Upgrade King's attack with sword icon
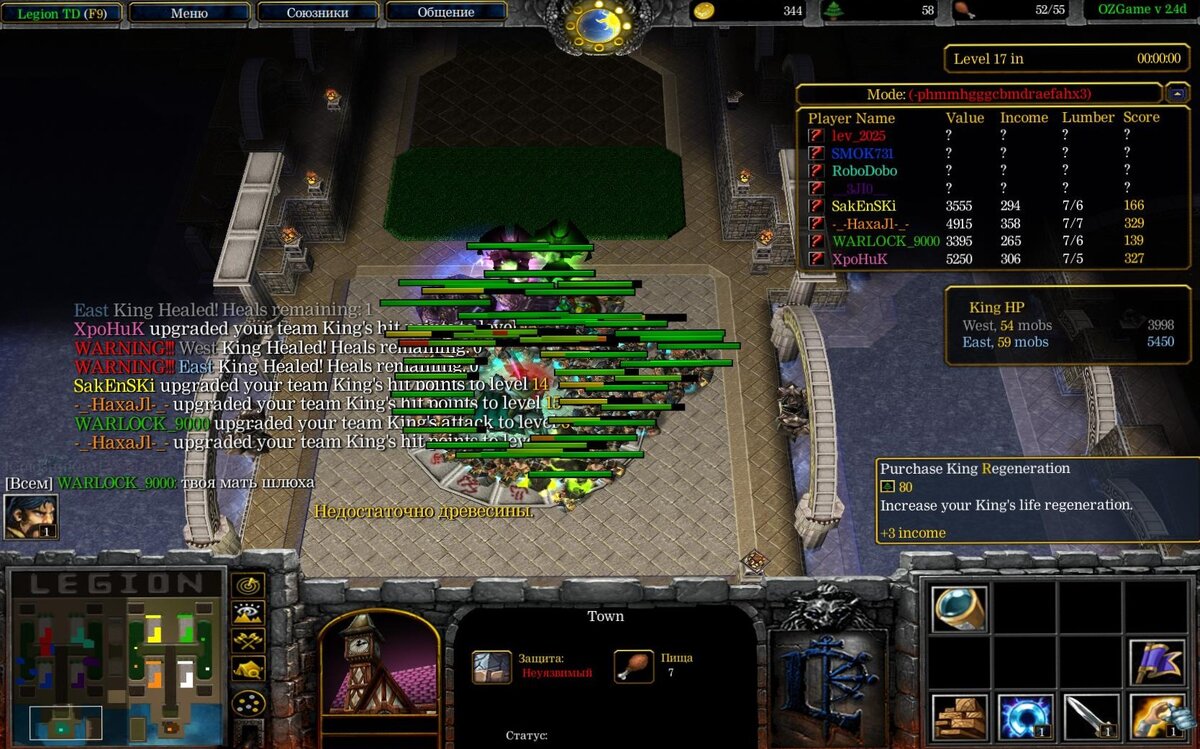This screenshot has width=1200, height=749. click(1091, 716)
